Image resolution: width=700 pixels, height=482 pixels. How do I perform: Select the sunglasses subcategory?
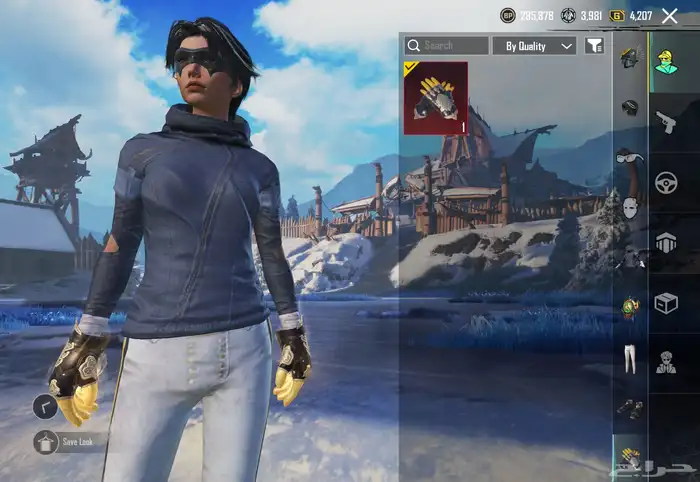pyautogui.click(x=630, y=157)
